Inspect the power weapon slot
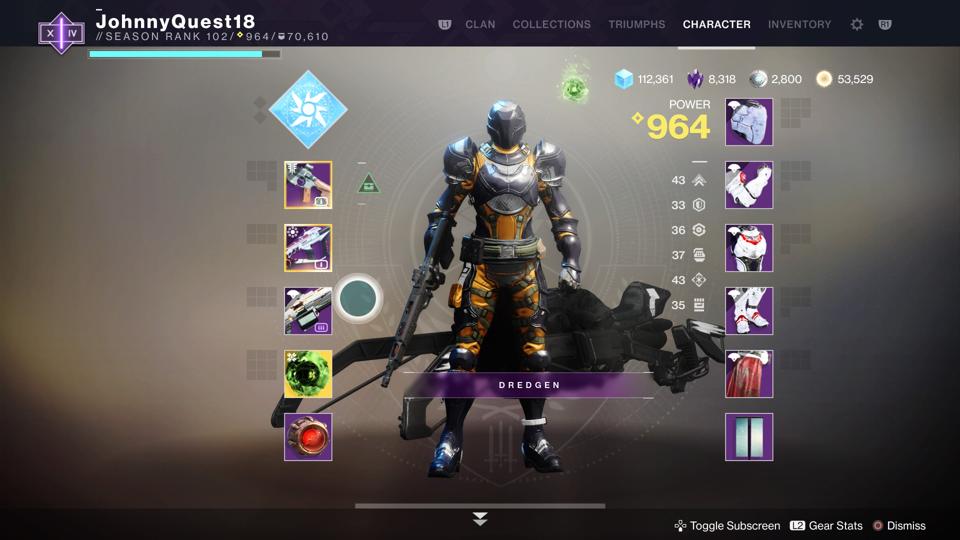Screen dimensions: 960x540 [308, 311]
